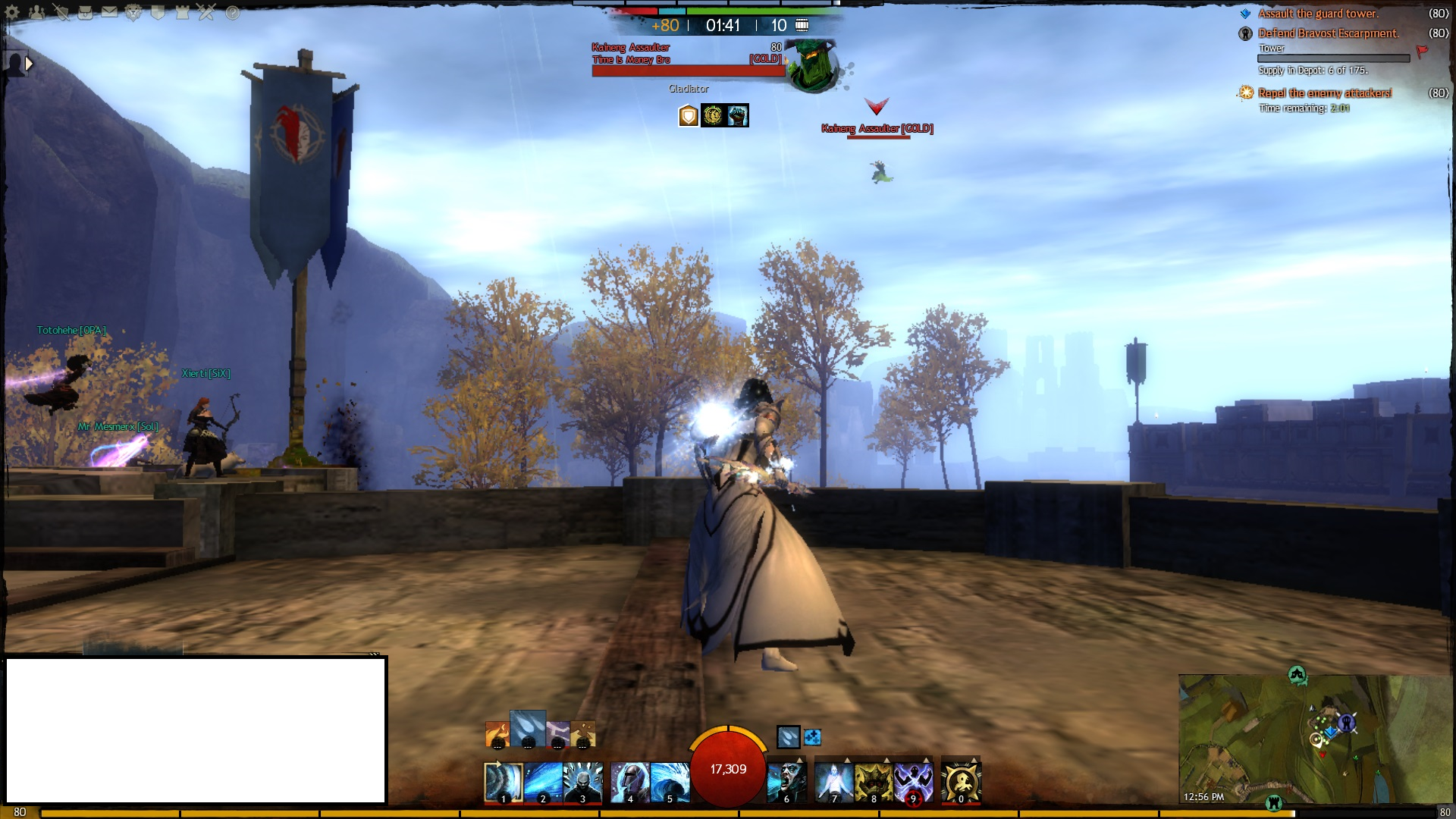Open the inventory bag icon

pyautogui.click(x=85, y=13)
